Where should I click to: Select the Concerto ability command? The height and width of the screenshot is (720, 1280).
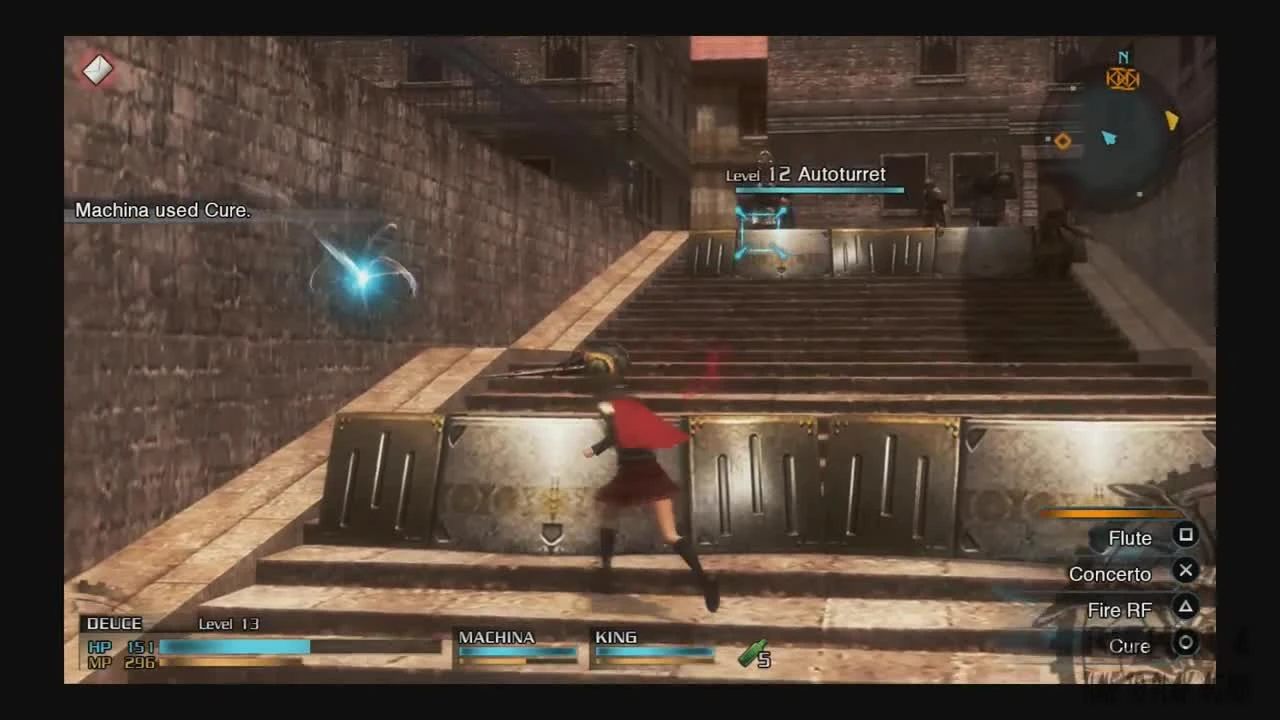pos(1109,573)
